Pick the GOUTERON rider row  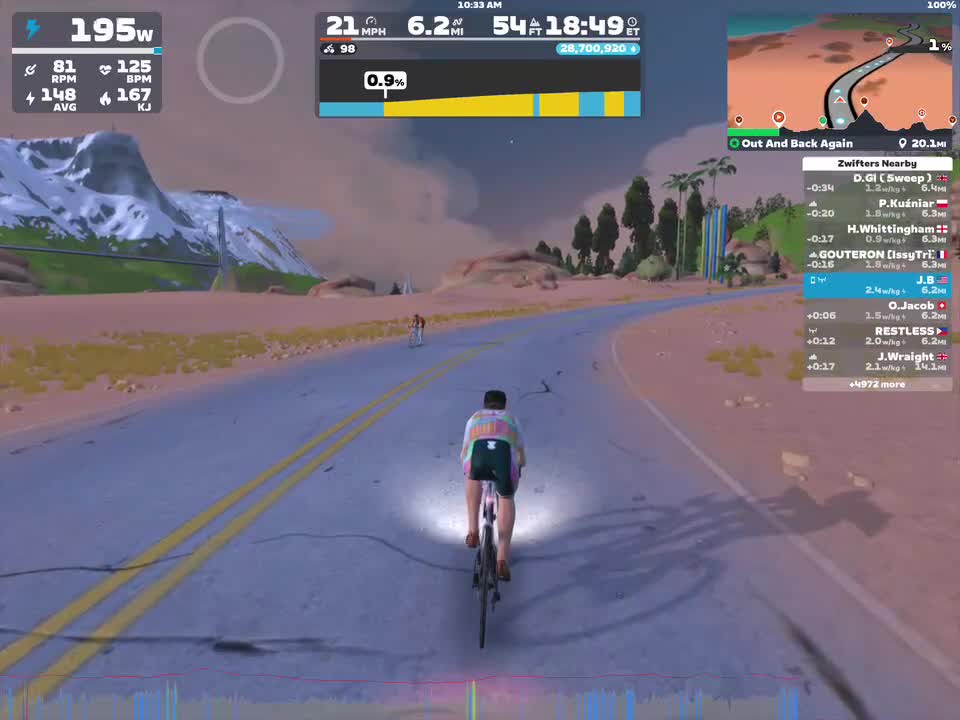click(x=876, y=260)
